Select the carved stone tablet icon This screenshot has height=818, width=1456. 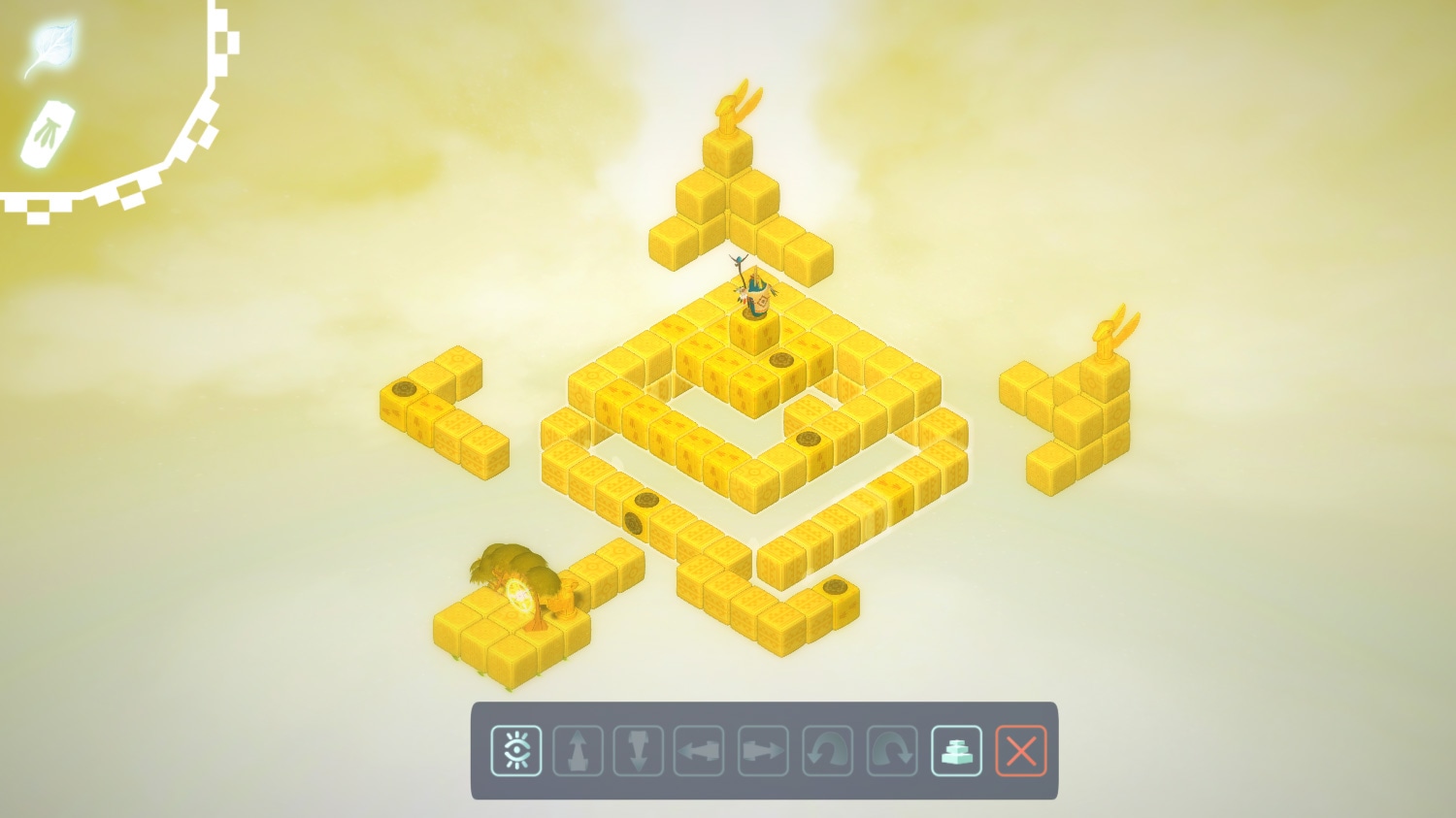[49, 133]
